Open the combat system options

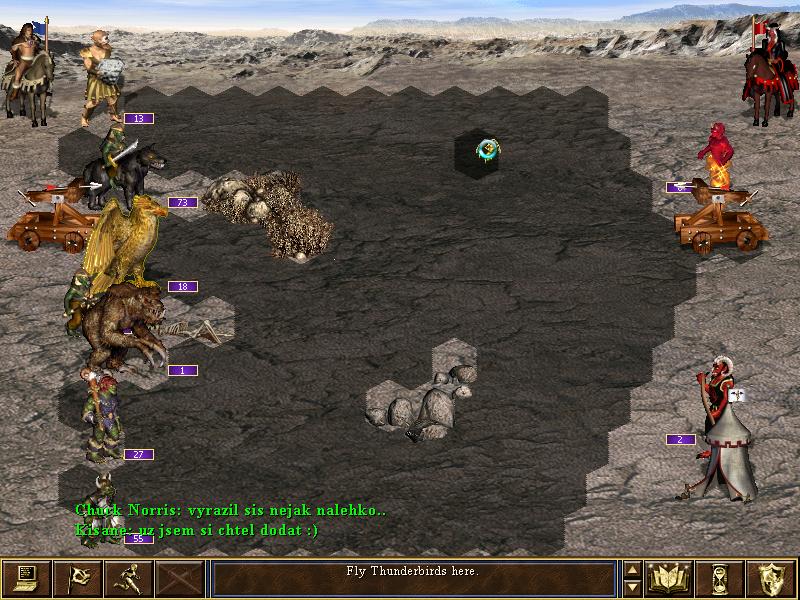click(x=27, y=578)
